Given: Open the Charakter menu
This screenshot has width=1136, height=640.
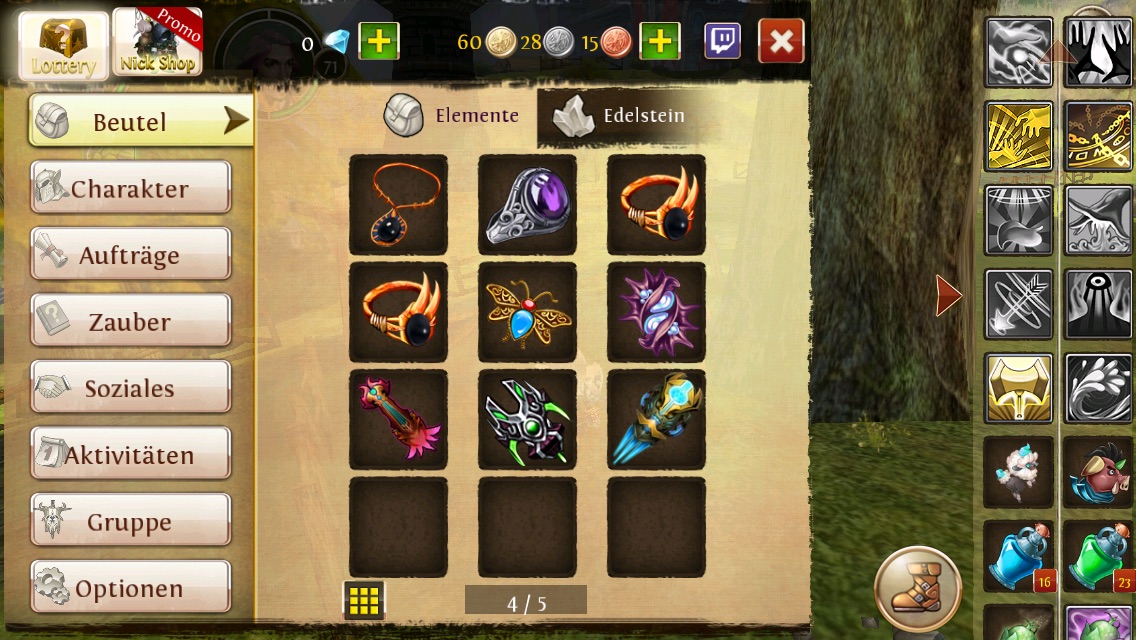Looking at the screenshot, I should tap(131, 188).
